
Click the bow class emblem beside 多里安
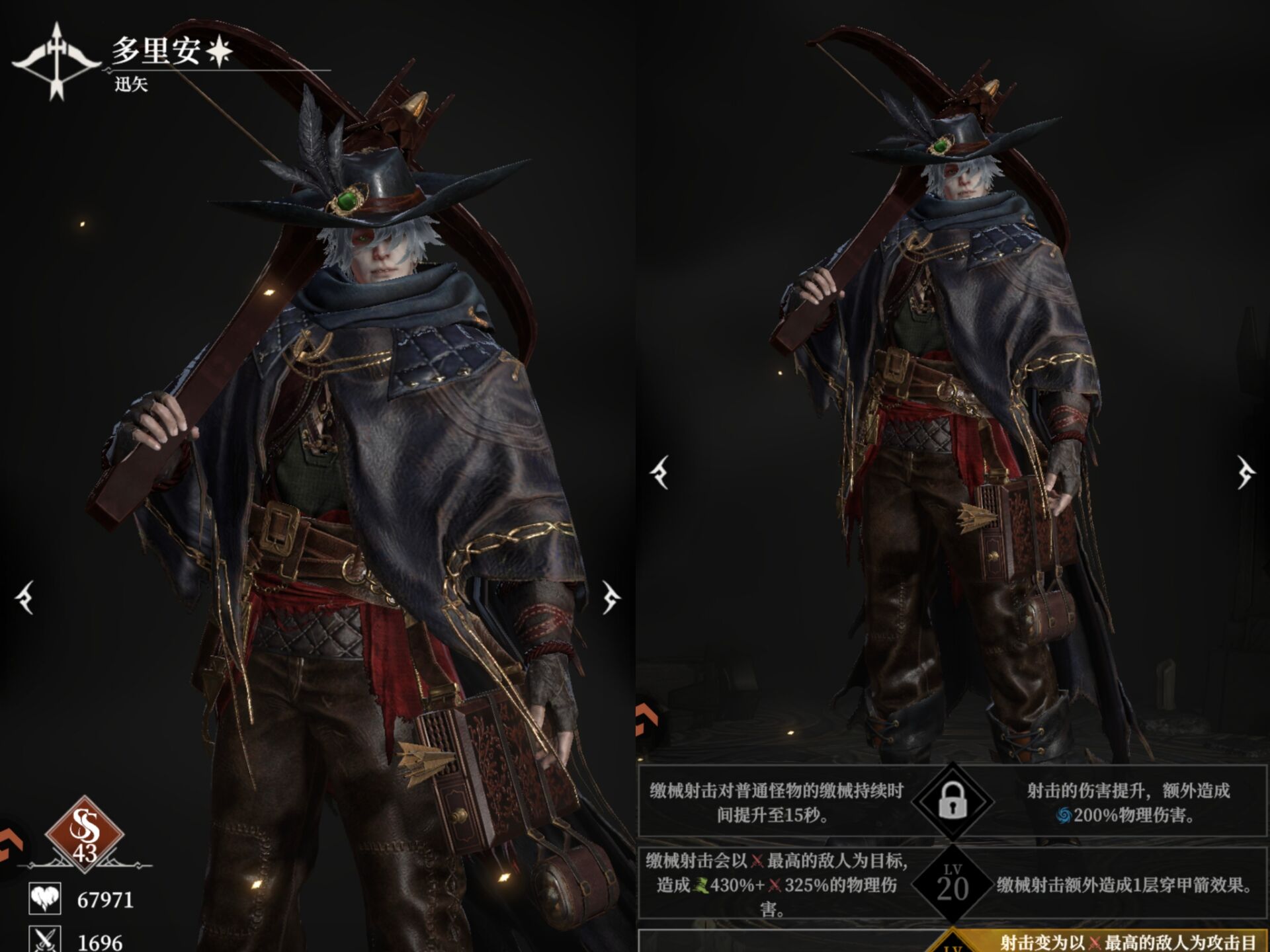(x=56, y=61)
